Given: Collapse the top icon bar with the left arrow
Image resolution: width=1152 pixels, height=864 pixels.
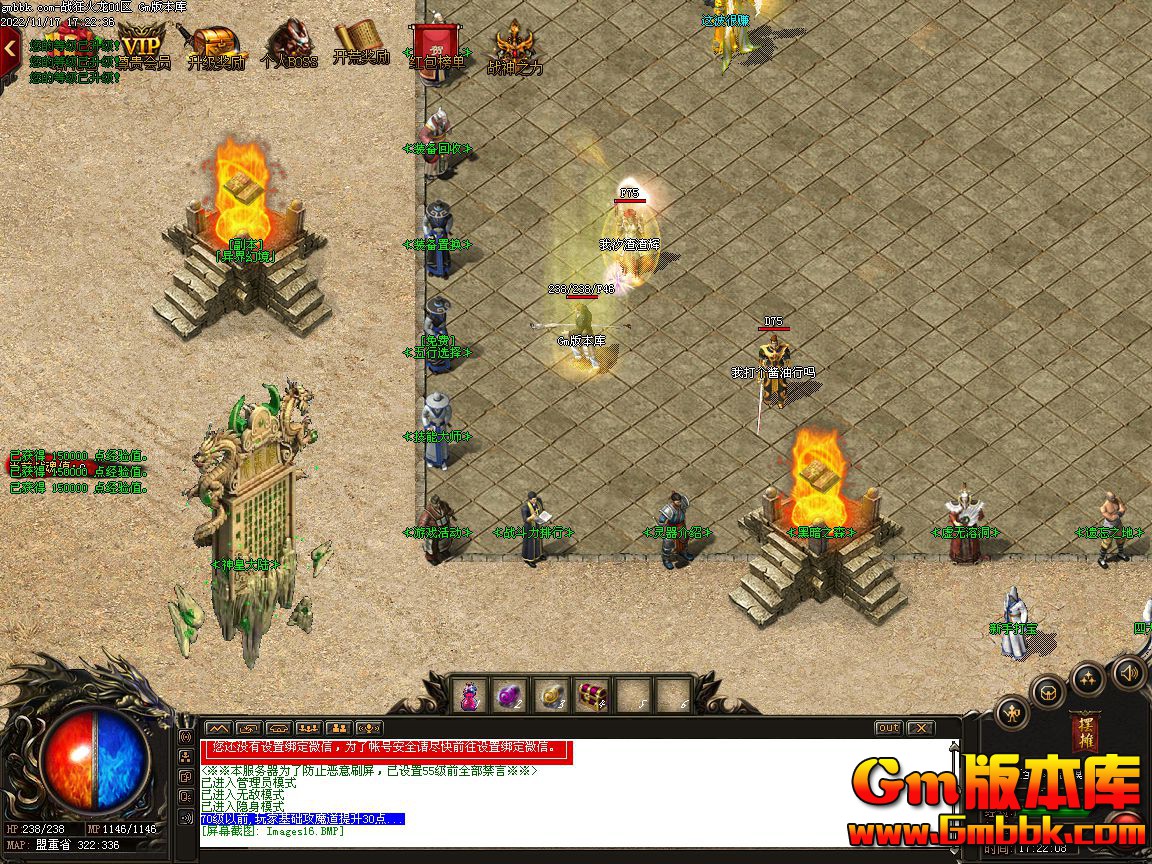Looking at the screenshot, I should pos(9,46).
